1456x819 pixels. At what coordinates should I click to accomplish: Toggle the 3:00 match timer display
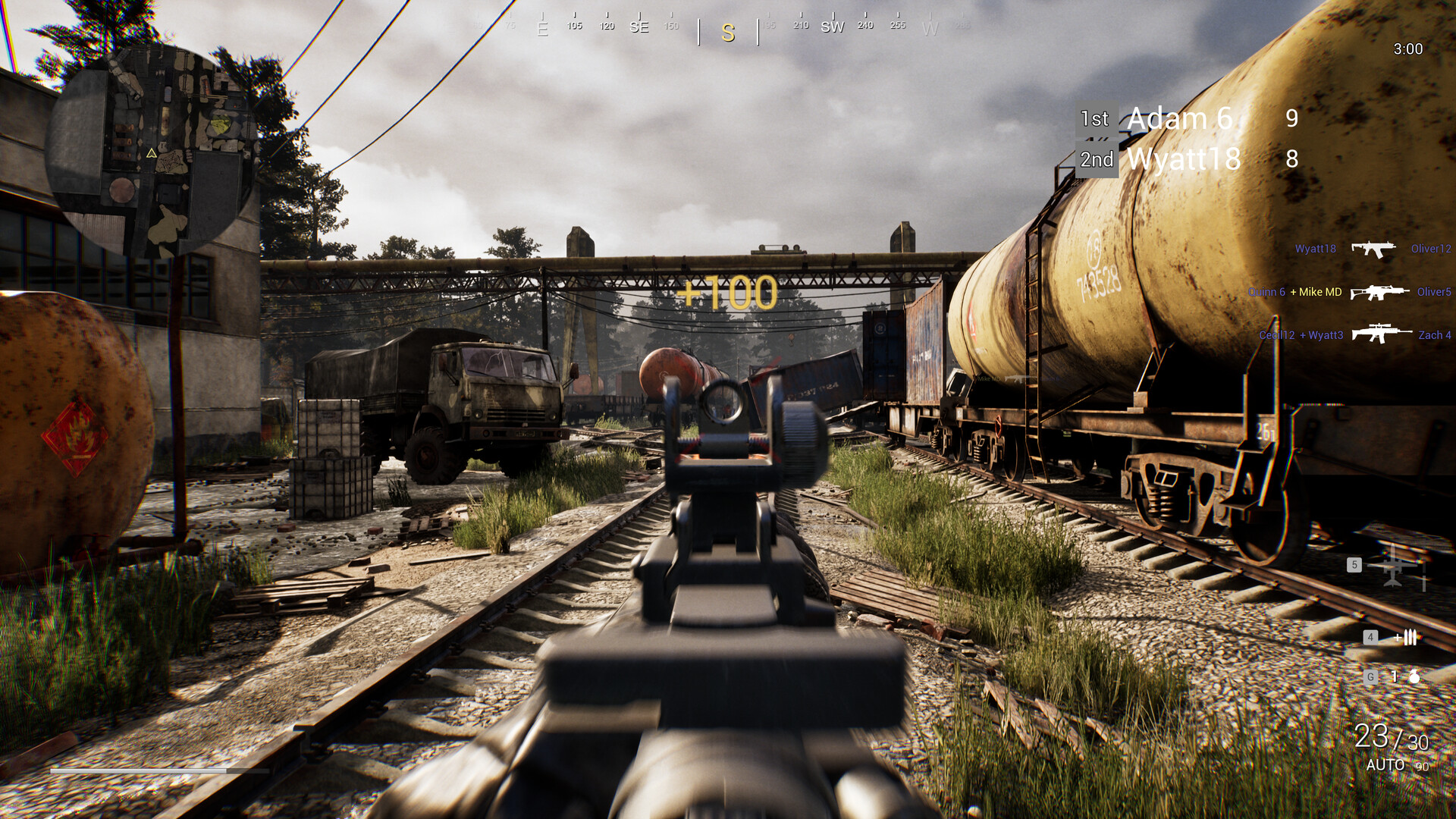click(x=1407, y=49)
